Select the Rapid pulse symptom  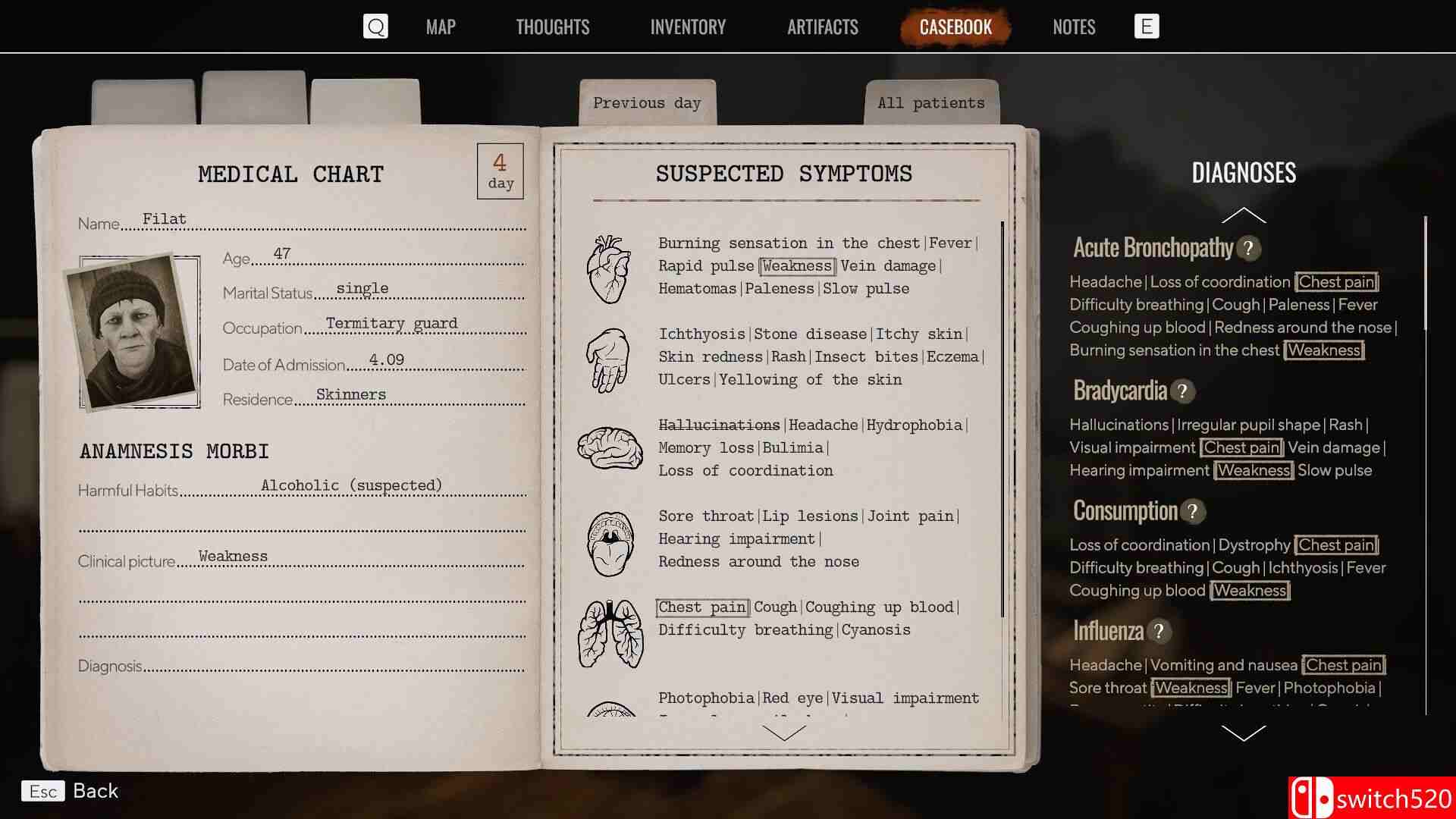tap(706, 266)
